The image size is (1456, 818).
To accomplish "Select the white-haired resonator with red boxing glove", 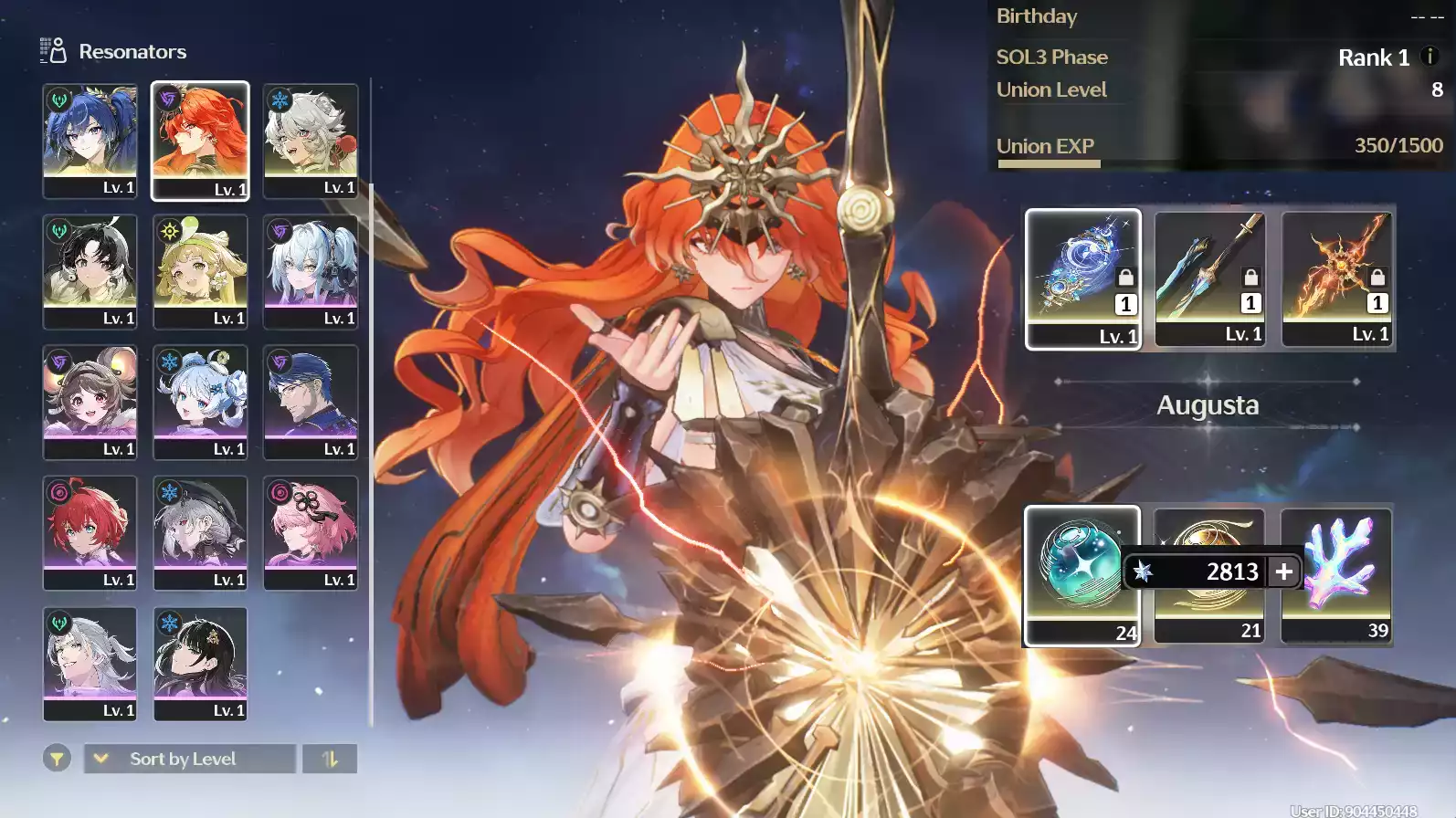I will point(311,140).
